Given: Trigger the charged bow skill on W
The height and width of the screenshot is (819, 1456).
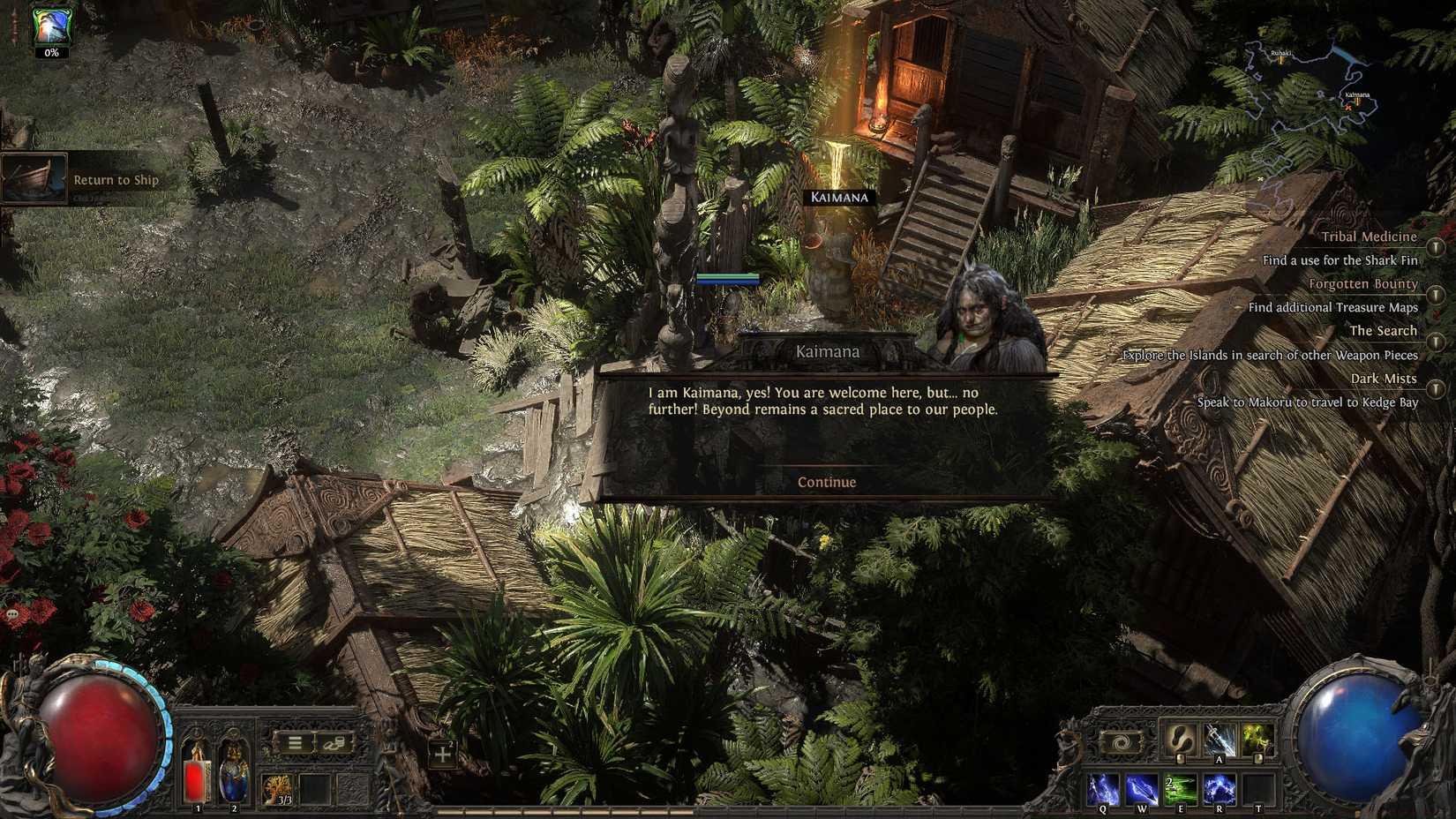Looking at the screenshot, I should click(1142, 788).
